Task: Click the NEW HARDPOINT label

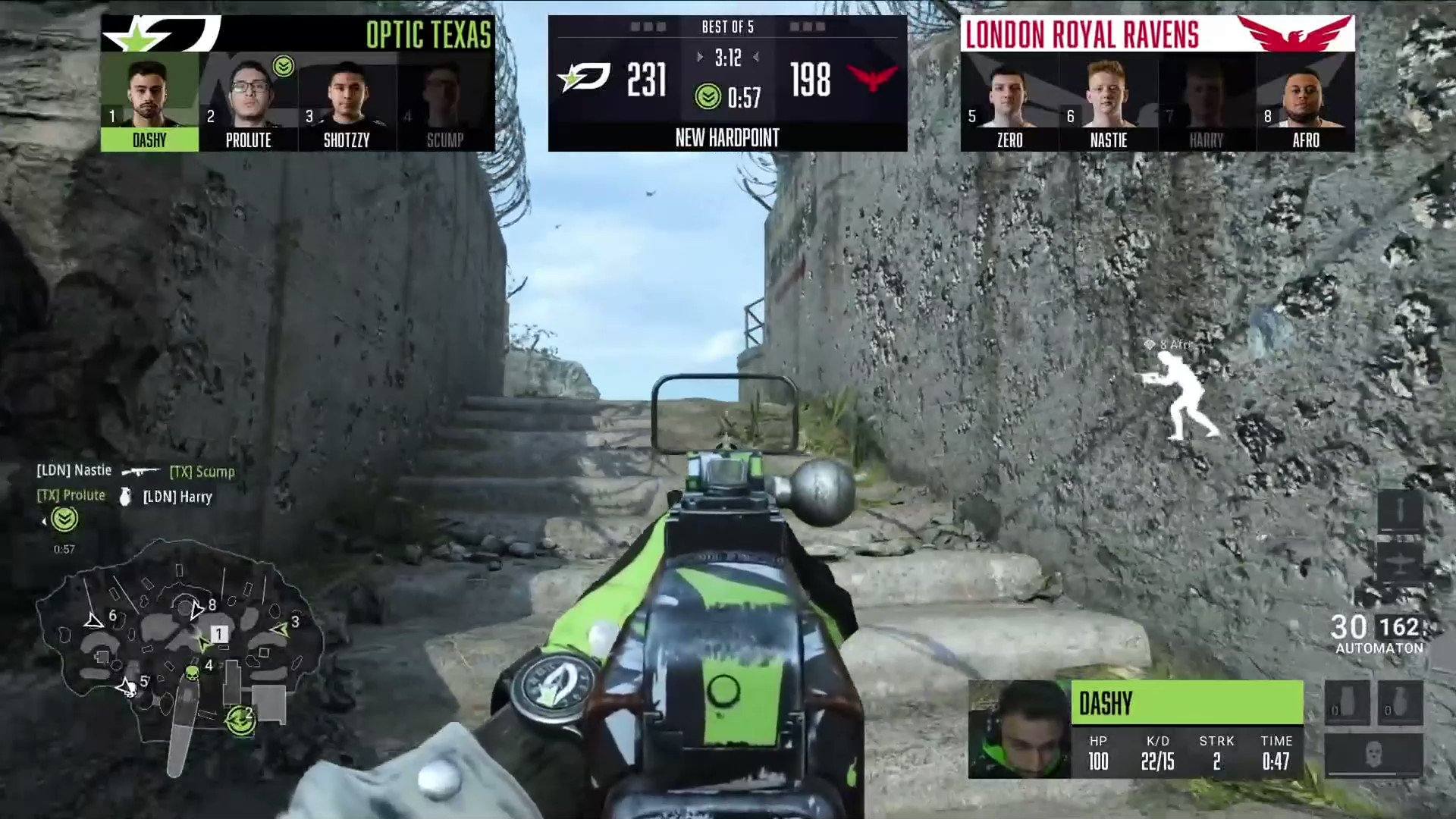Action: pos(727,138)
